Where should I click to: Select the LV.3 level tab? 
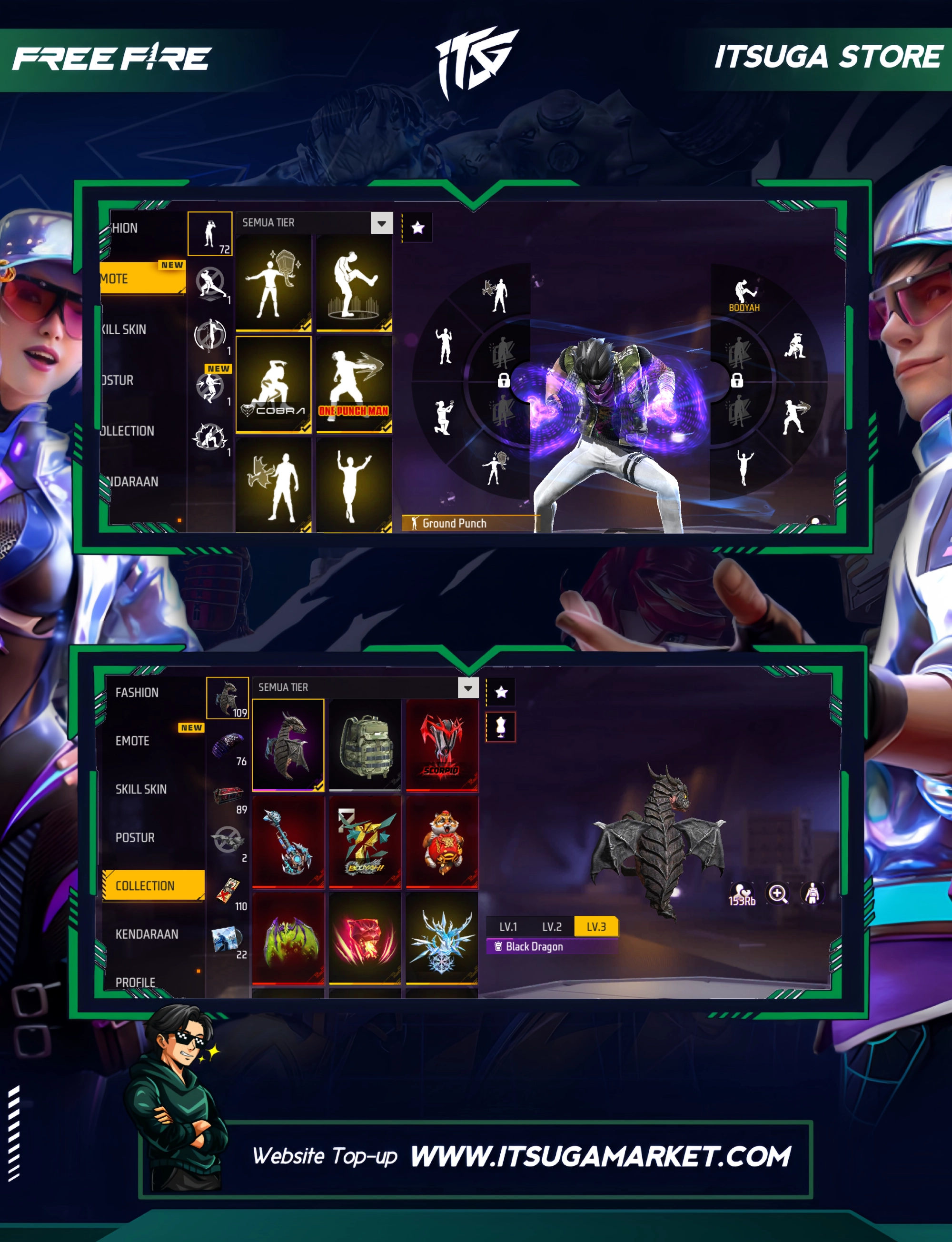pyautogui.click(x=595, y=926)
